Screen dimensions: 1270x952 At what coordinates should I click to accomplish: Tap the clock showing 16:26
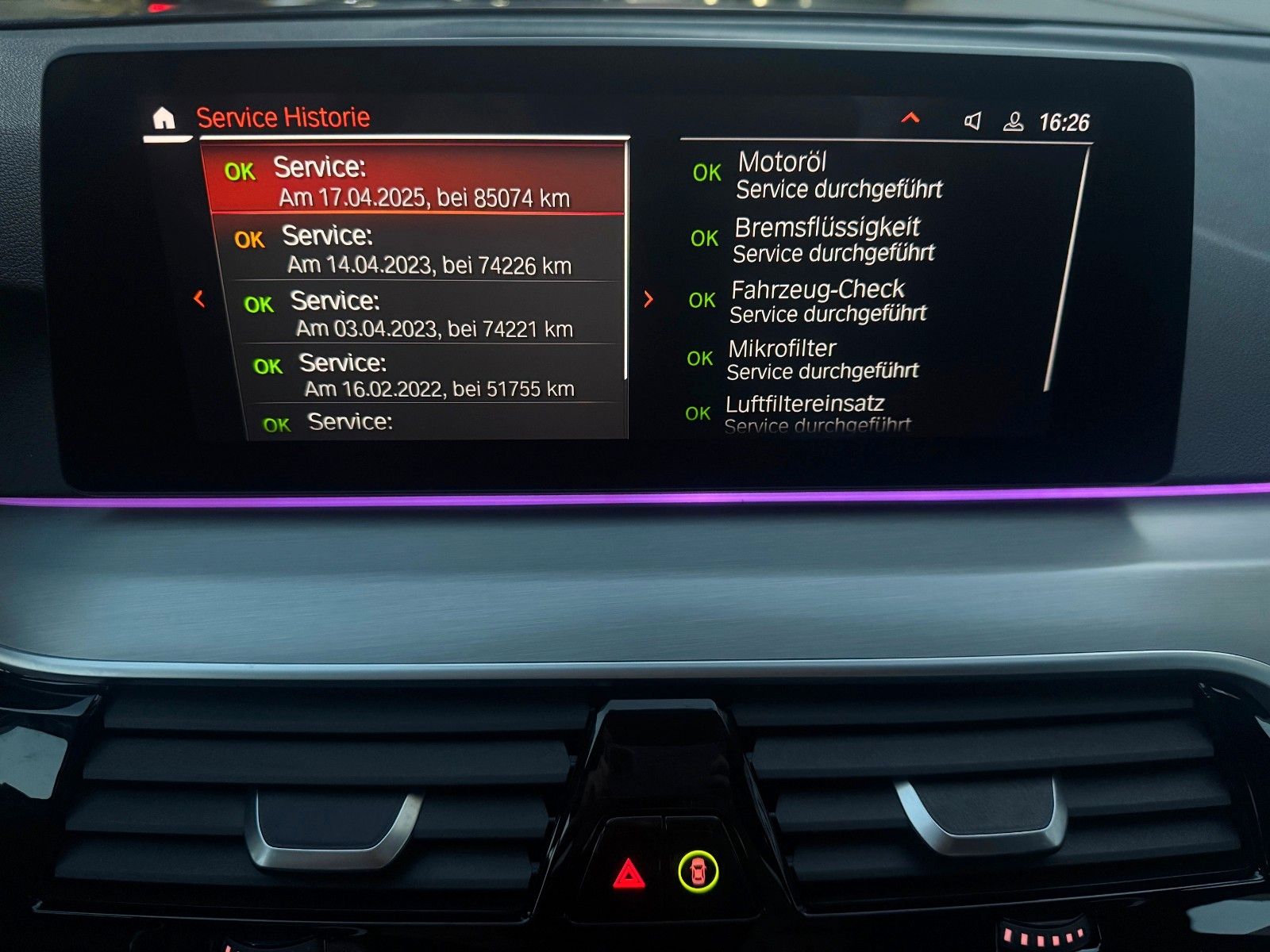[x=1064, y=121]
